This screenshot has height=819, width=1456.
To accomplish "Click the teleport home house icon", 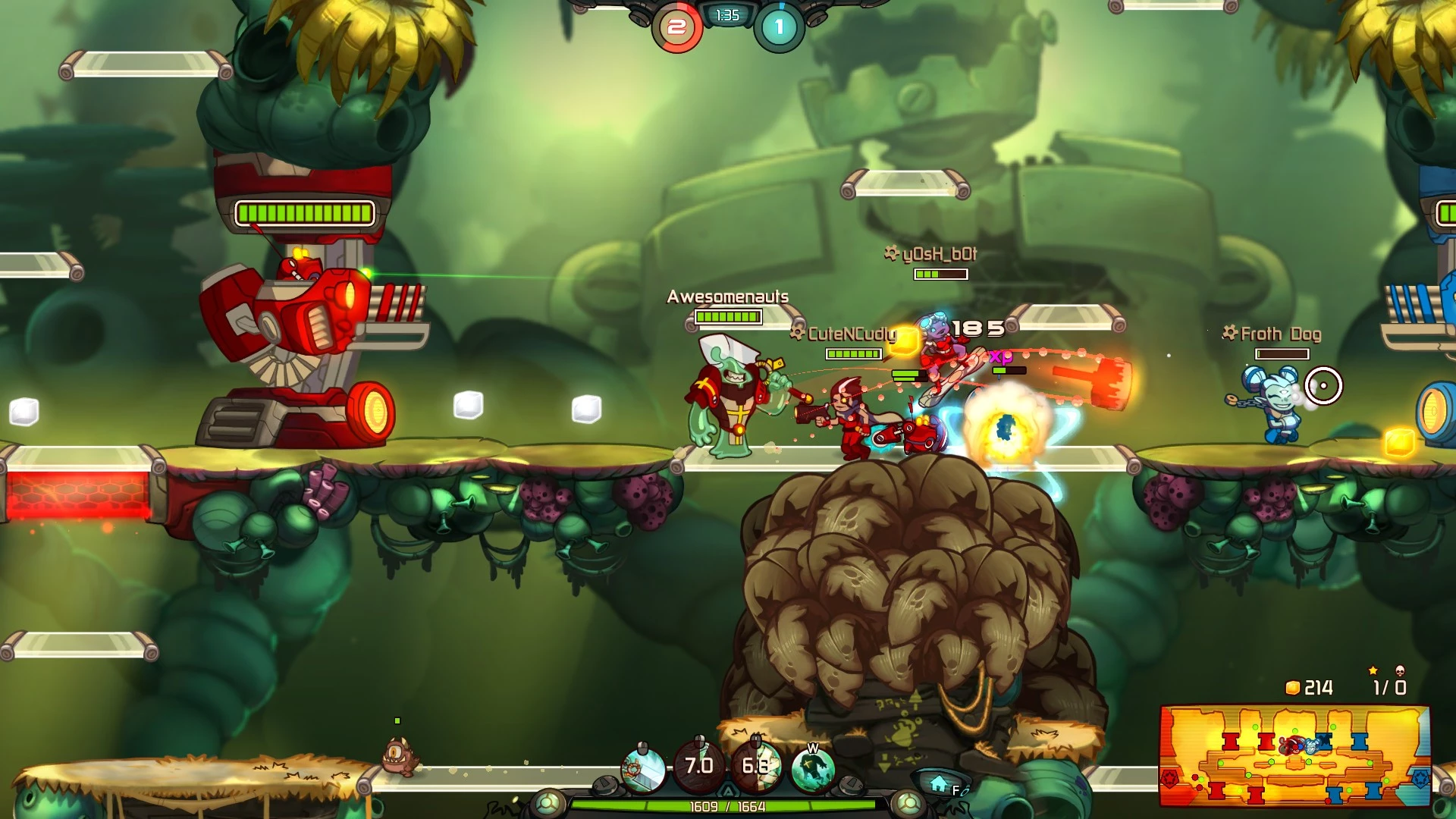I will pyautogui.click(x=939, y=784).
